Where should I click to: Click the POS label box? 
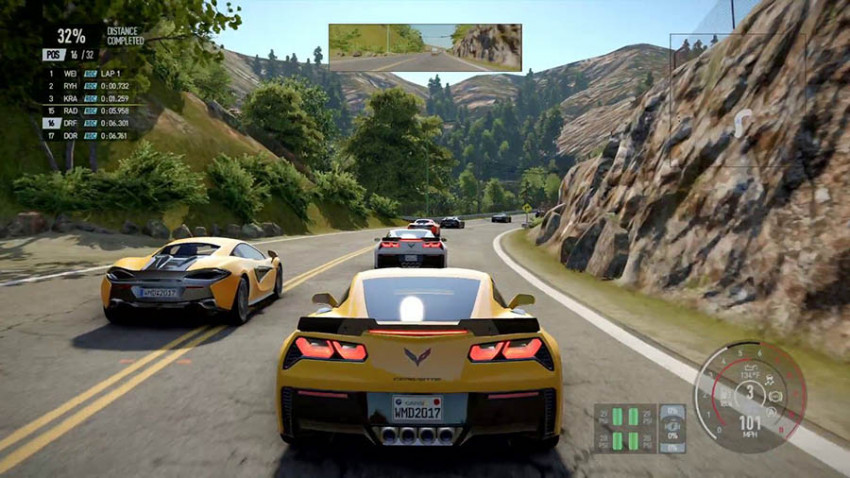click(x=54, y=55)
